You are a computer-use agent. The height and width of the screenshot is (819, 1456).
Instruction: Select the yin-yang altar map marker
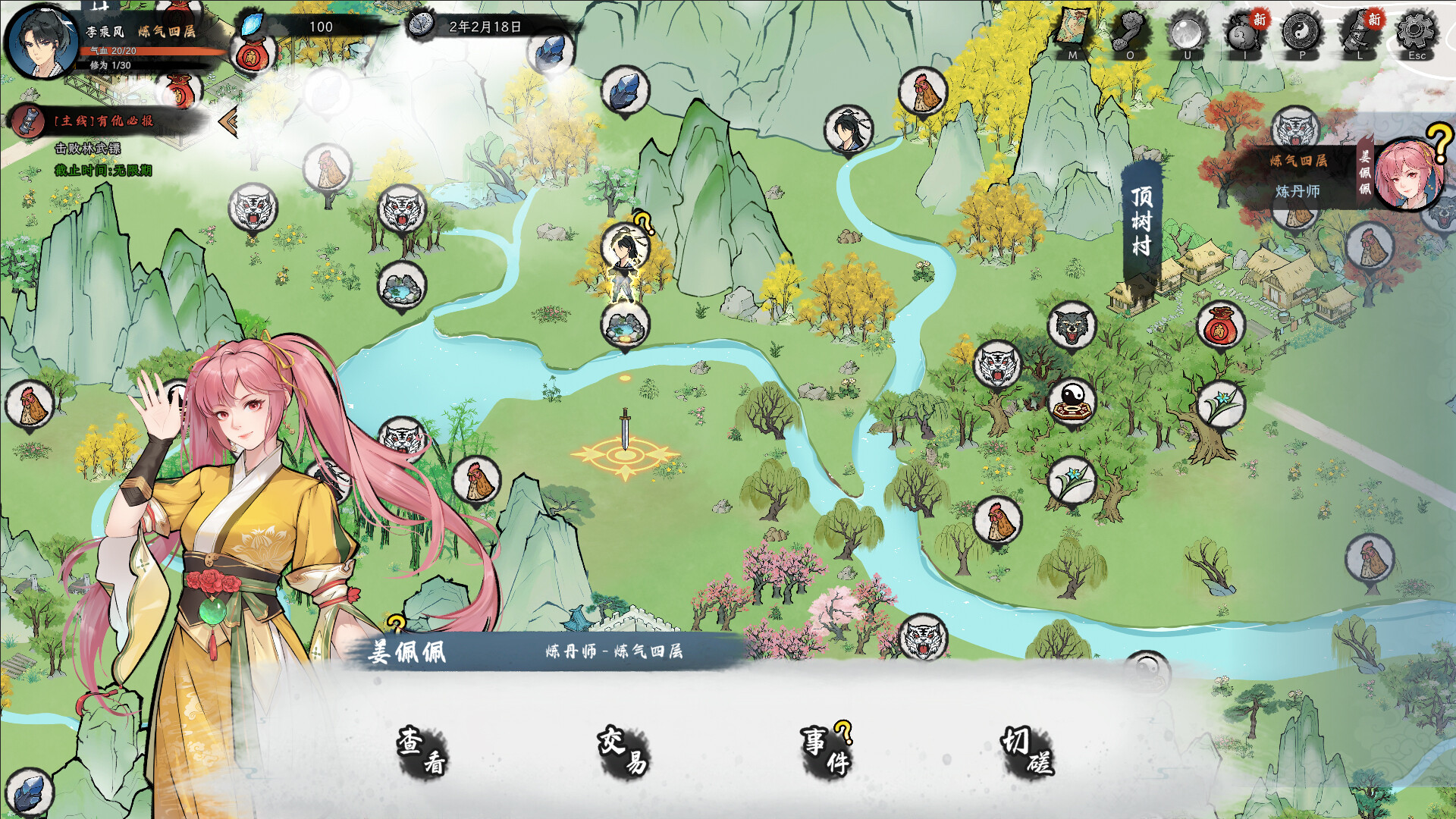click(x=1072, y=401)
